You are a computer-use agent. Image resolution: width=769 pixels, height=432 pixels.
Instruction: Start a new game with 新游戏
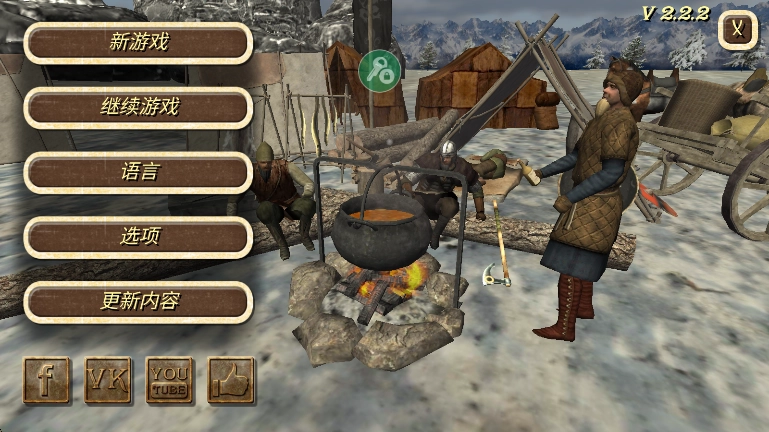click(x=138, y=43)
